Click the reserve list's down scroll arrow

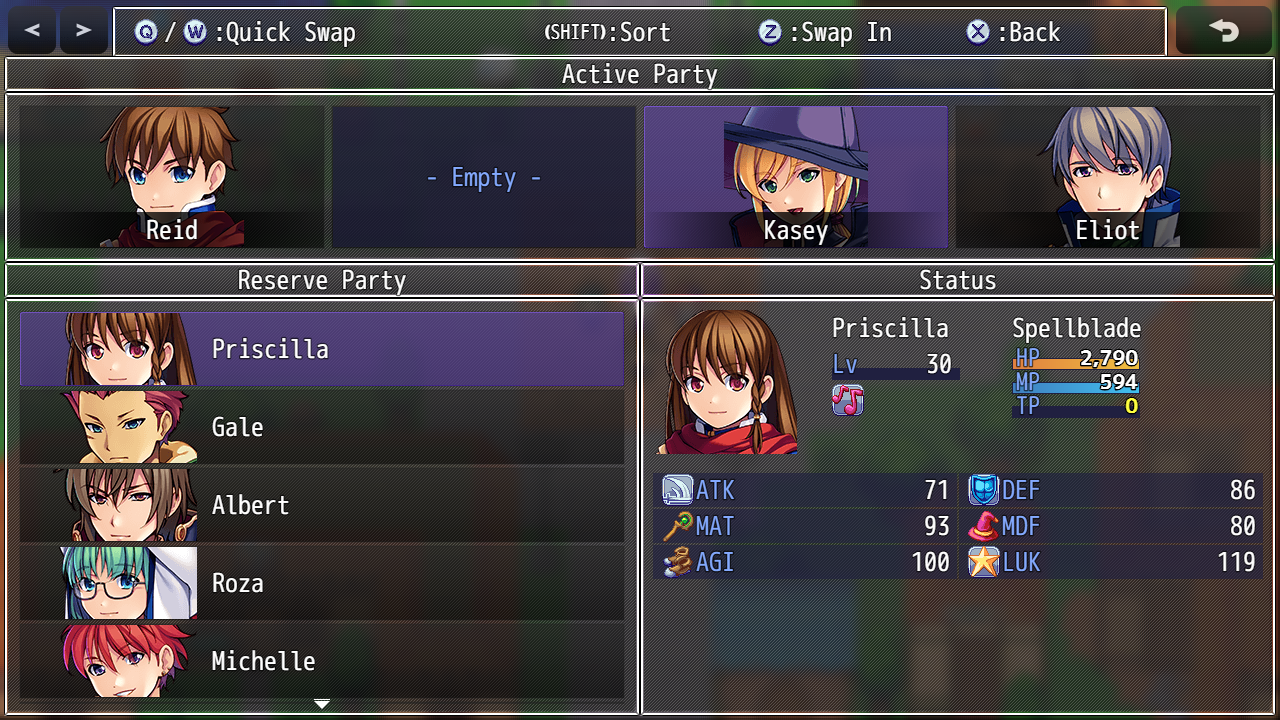pyautogui.click(x=322, y=704)
